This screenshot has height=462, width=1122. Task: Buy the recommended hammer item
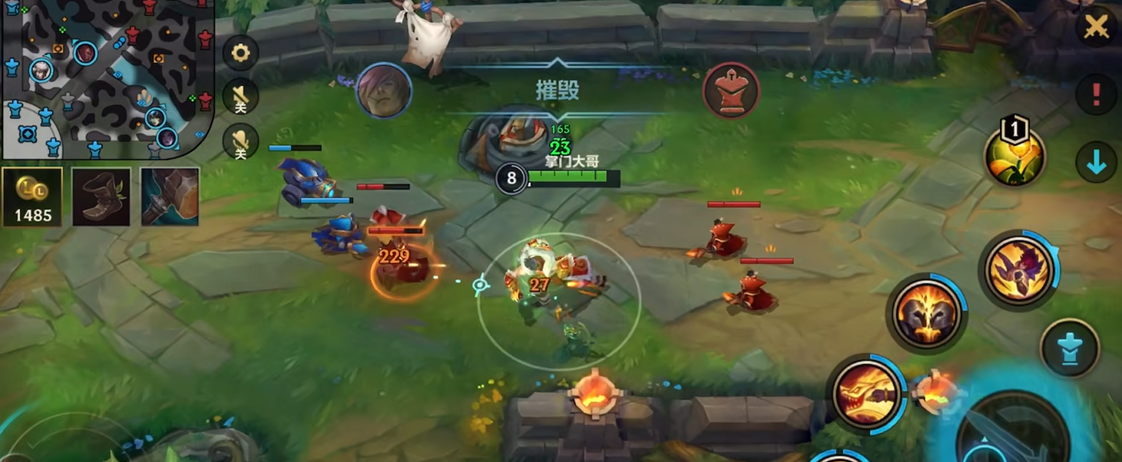169,196
